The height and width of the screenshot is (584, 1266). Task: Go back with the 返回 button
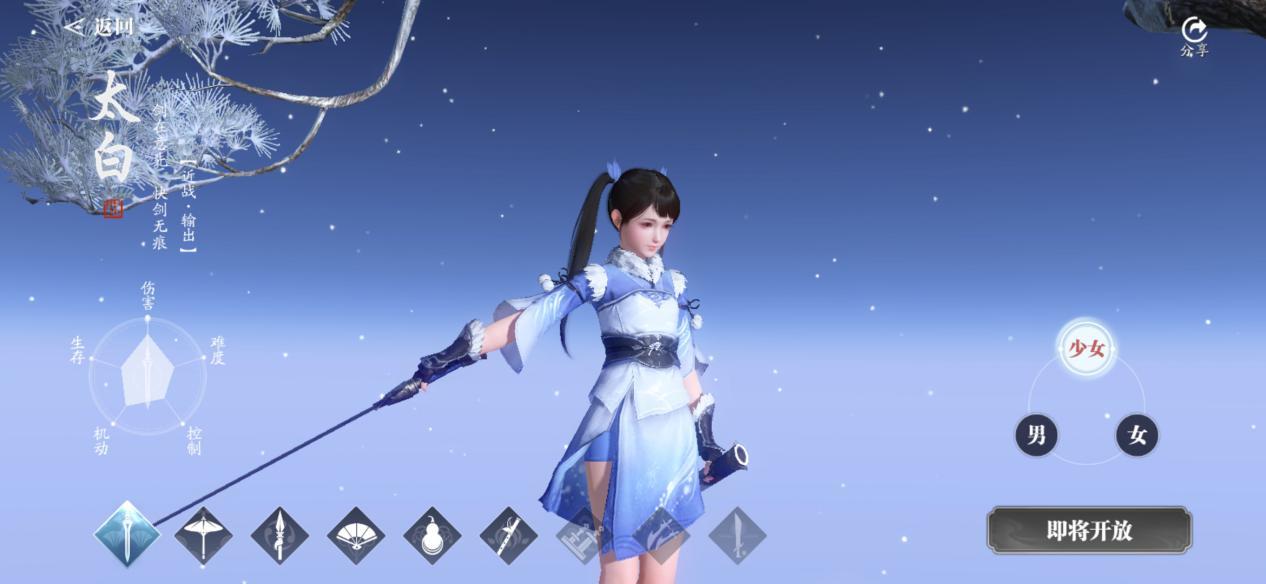pyautogui.click(x=98, y=27)
